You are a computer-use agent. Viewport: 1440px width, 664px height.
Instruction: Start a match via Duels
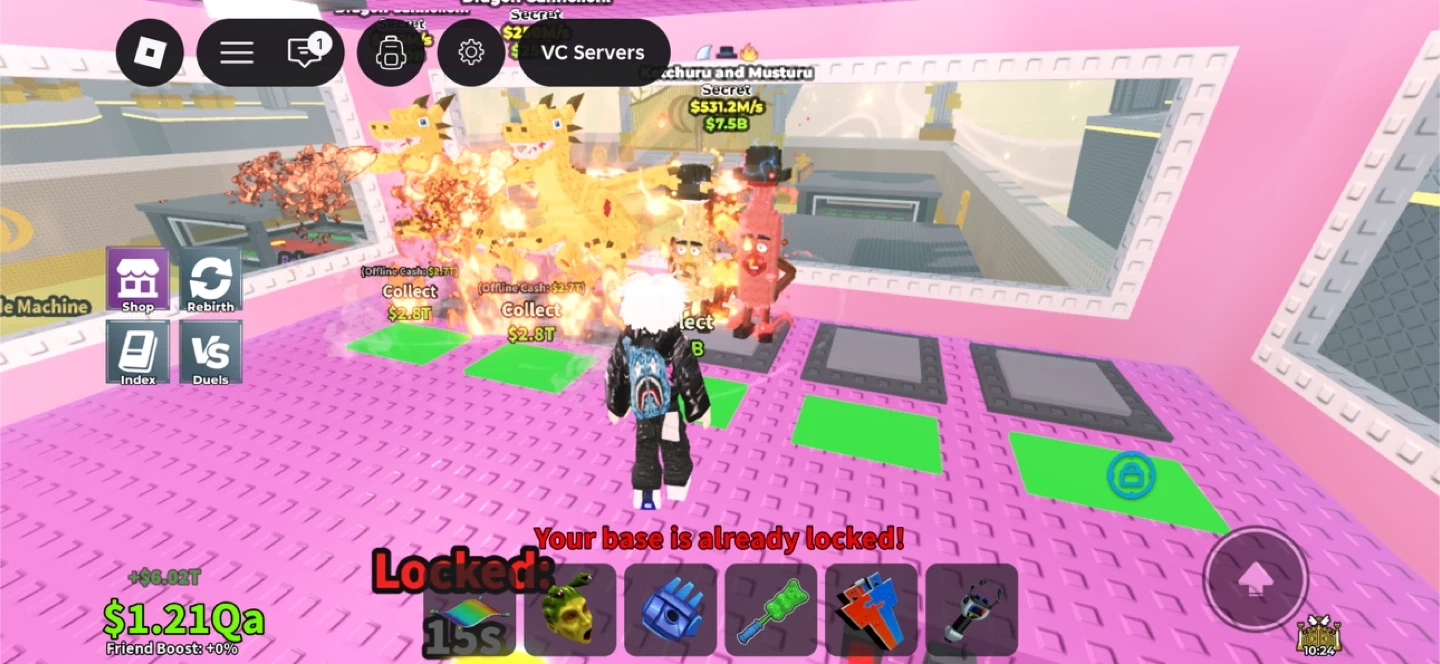pos(210,354)
